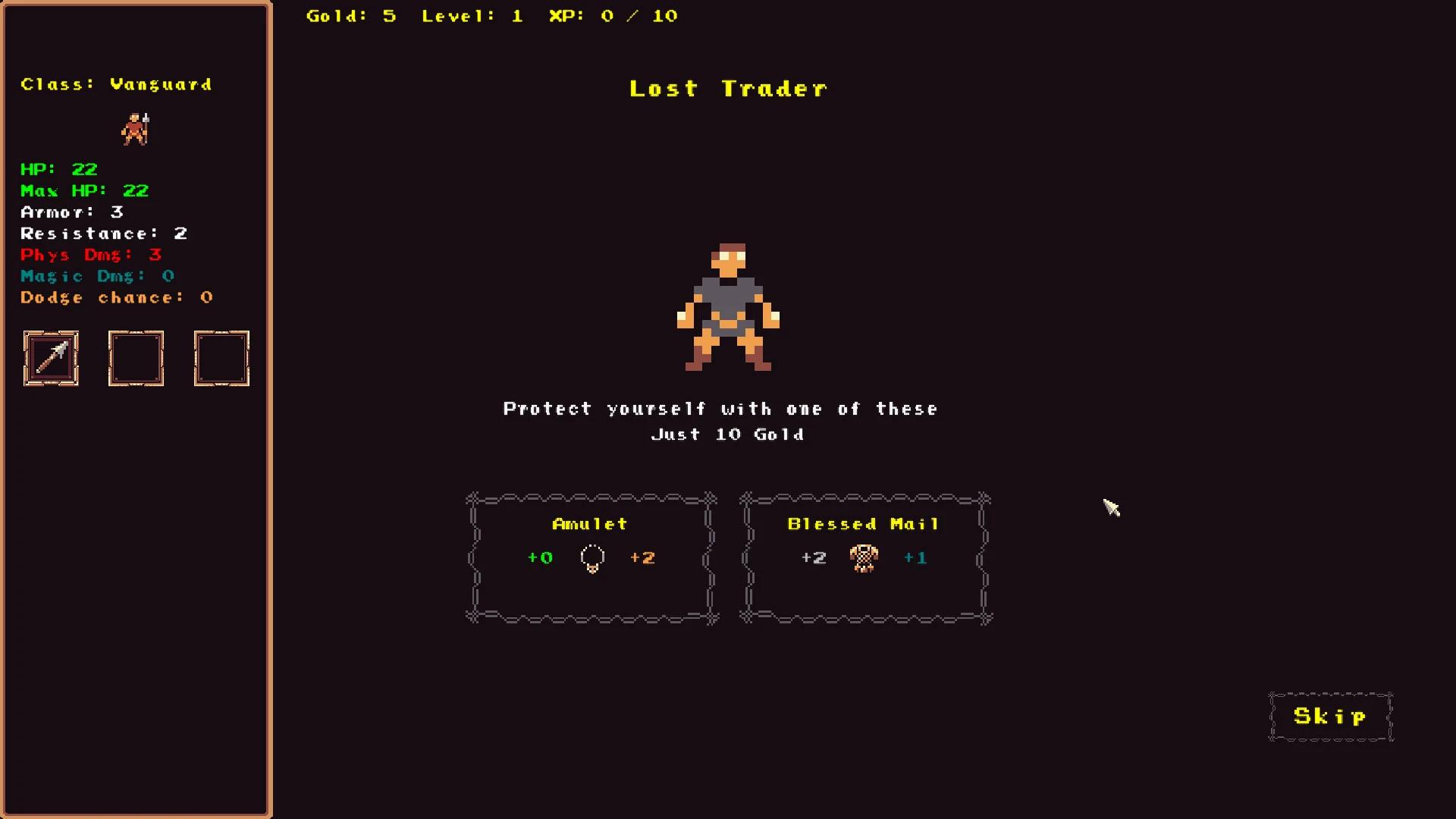The image size is (1456, 819).
Task: Click the Blessed Mail +2 armor stat
Action: point(814,557)
